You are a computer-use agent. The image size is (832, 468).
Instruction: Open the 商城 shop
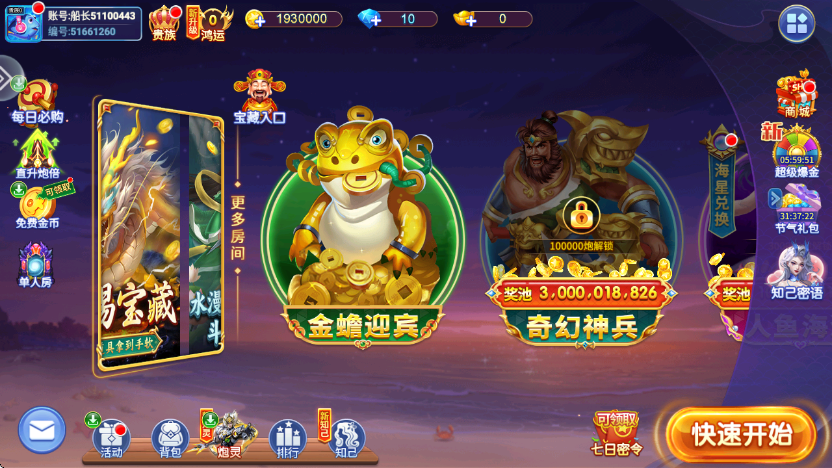click(796, 96)
